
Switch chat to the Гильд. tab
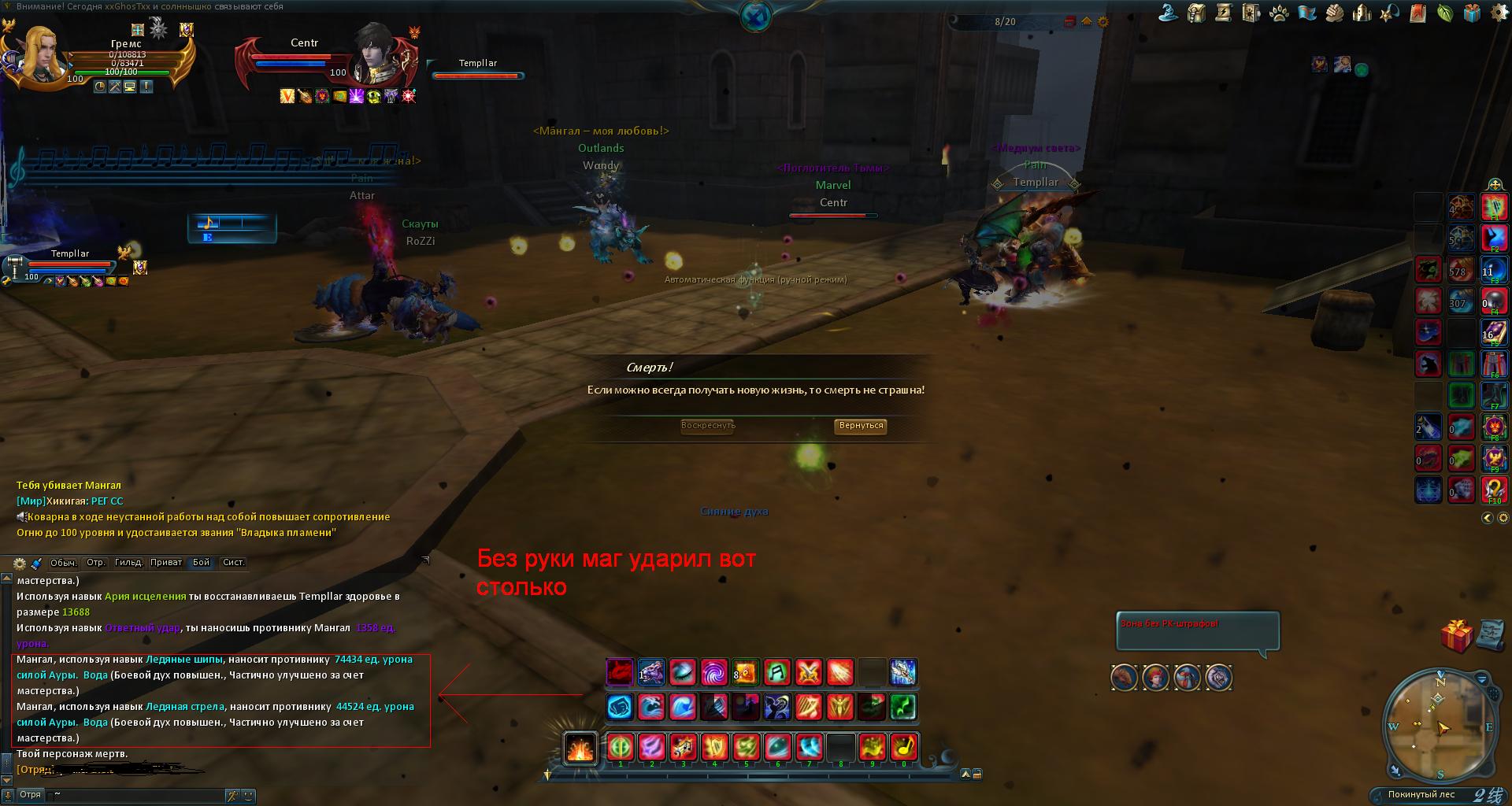(128, 562)
